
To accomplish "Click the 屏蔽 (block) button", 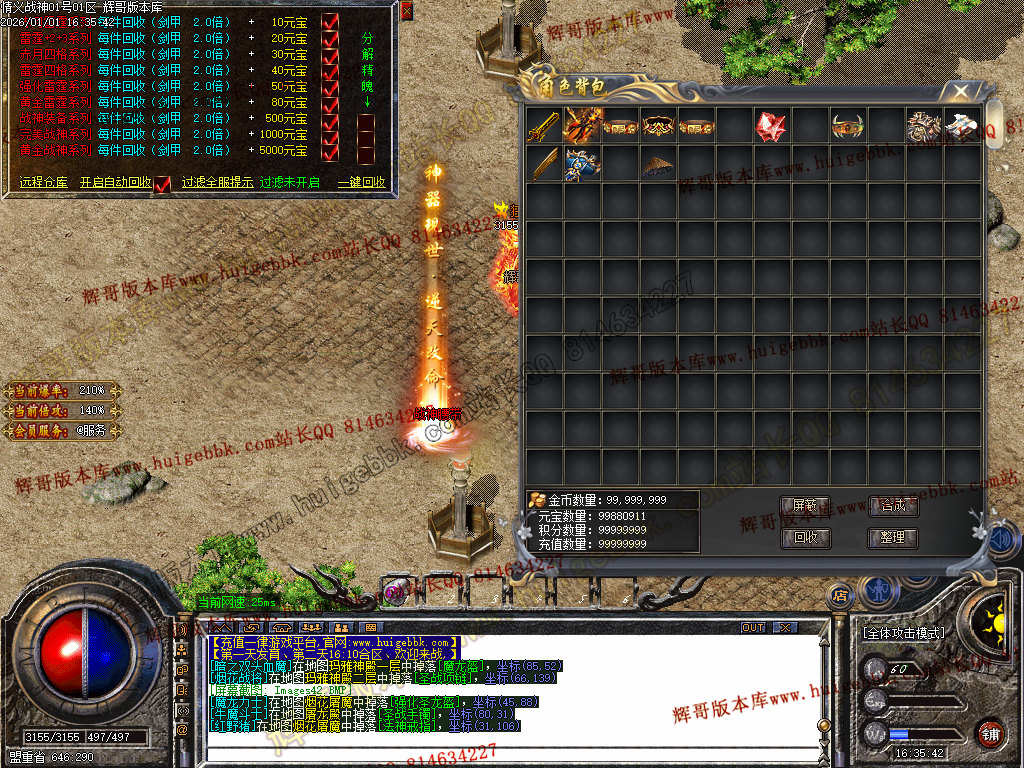I will (806, 506).
